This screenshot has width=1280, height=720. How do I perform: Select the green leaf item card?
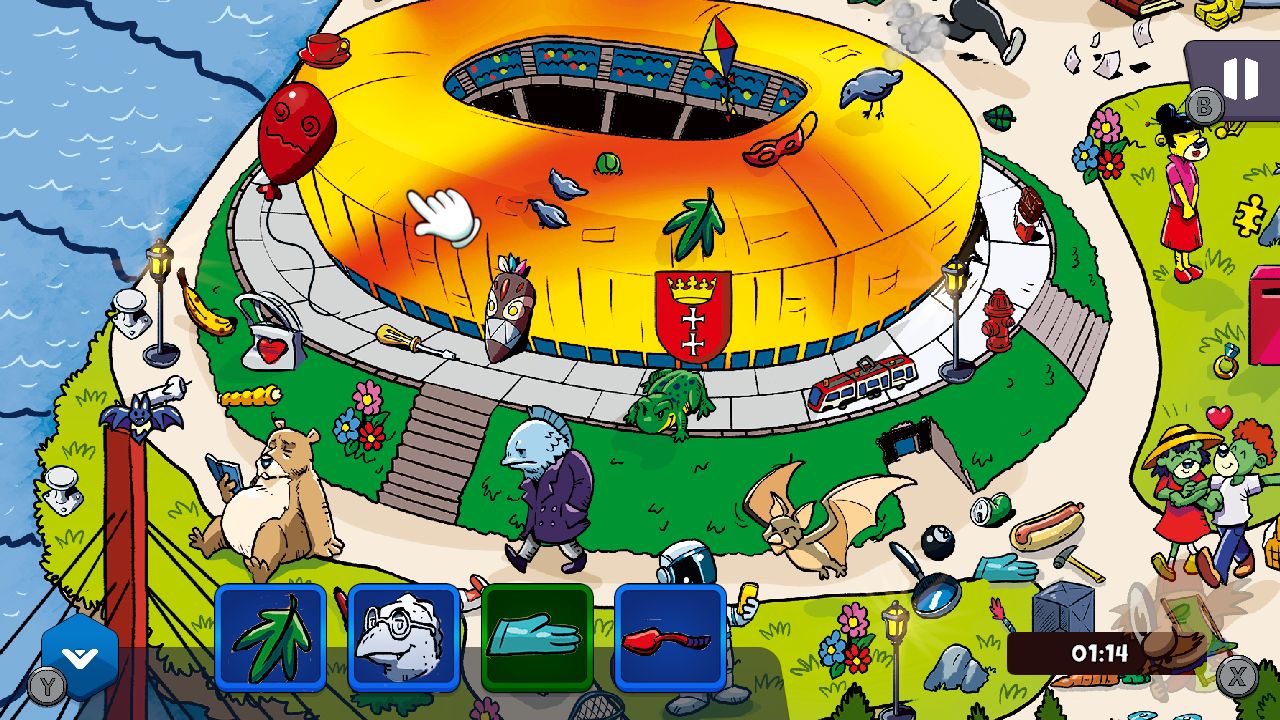pos(270,640)
